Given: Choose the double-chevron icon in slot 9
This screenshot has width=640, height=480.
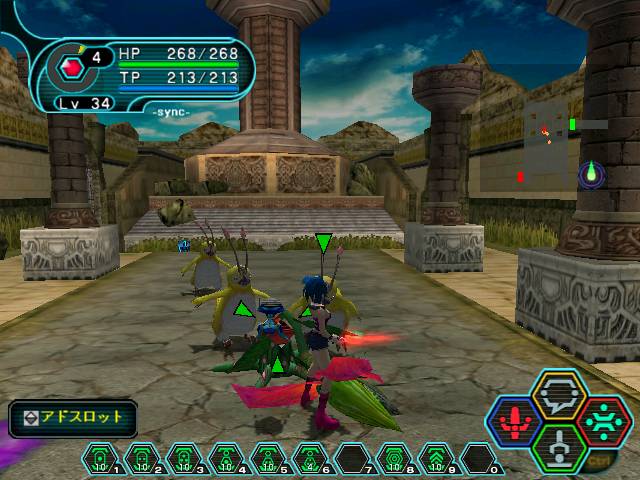Looking at the screenshot, I should (437, 461).
